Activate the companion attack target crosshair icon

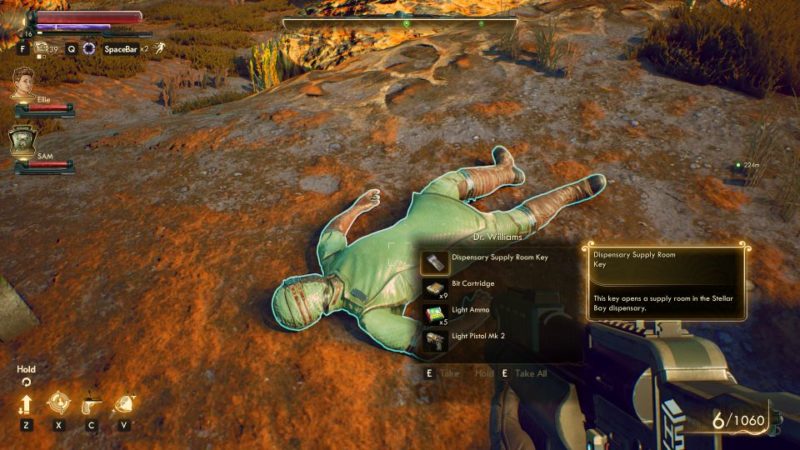click(x=59, y=404)
